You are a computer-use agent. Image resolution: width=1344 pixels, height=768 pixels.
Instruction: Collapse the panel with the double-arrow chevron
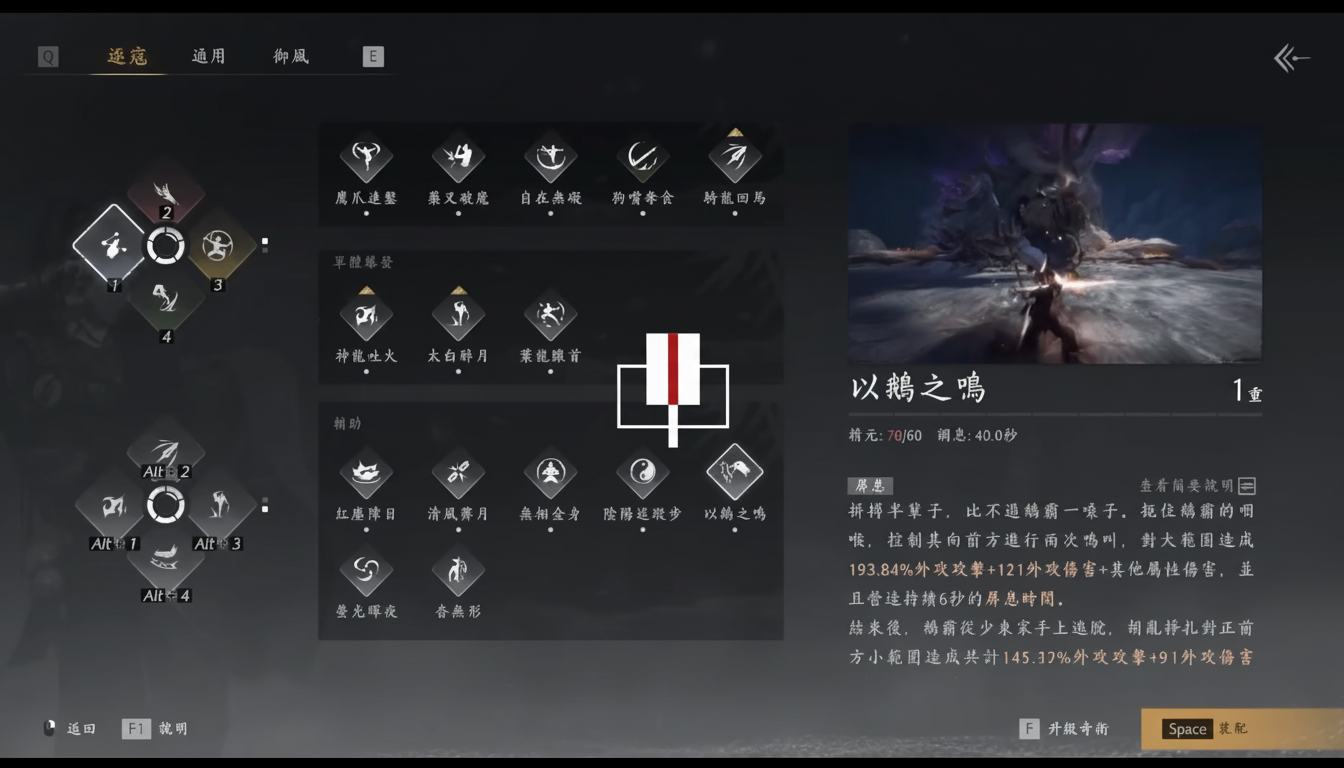1290,57
